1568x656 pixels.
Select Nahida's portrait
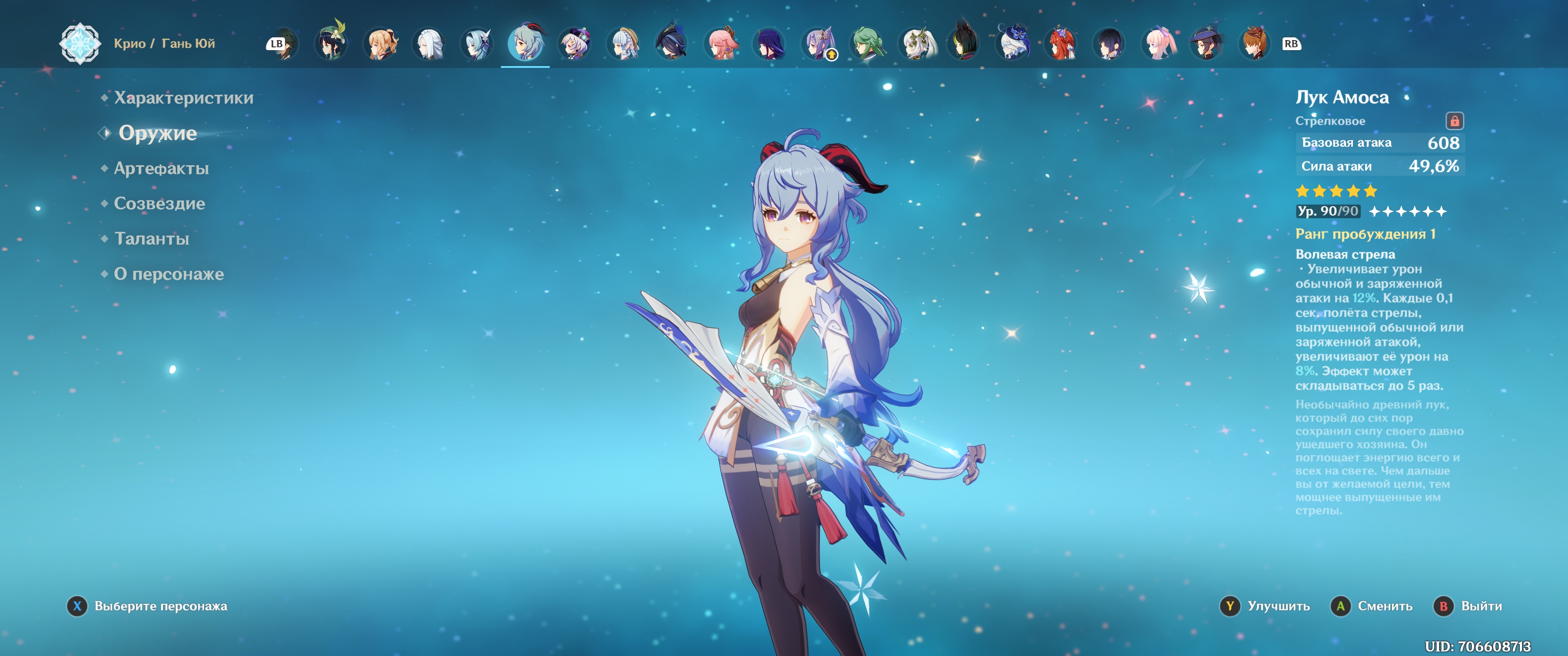point(917,43)
